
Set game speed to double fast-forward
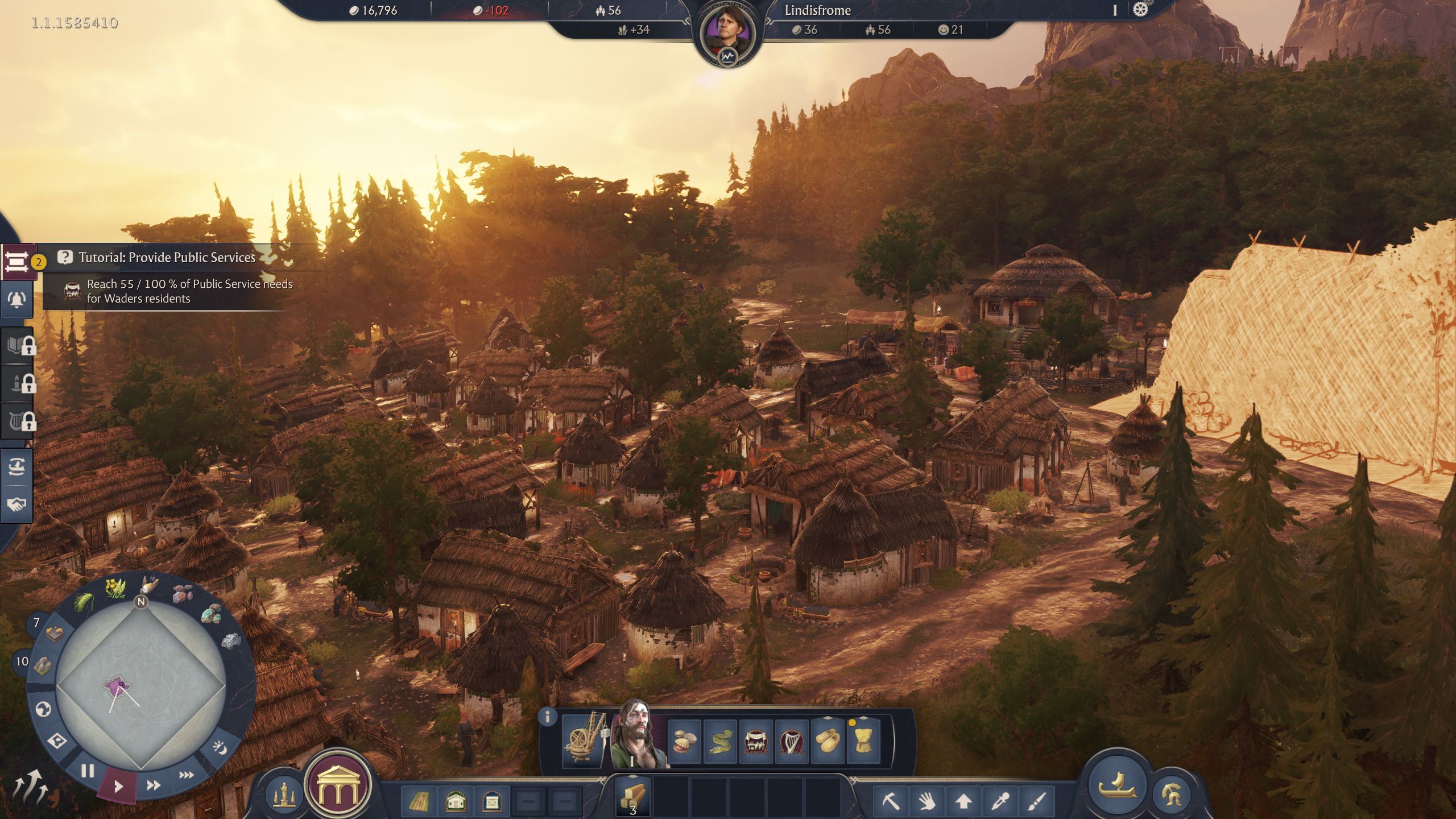point(153,785)
